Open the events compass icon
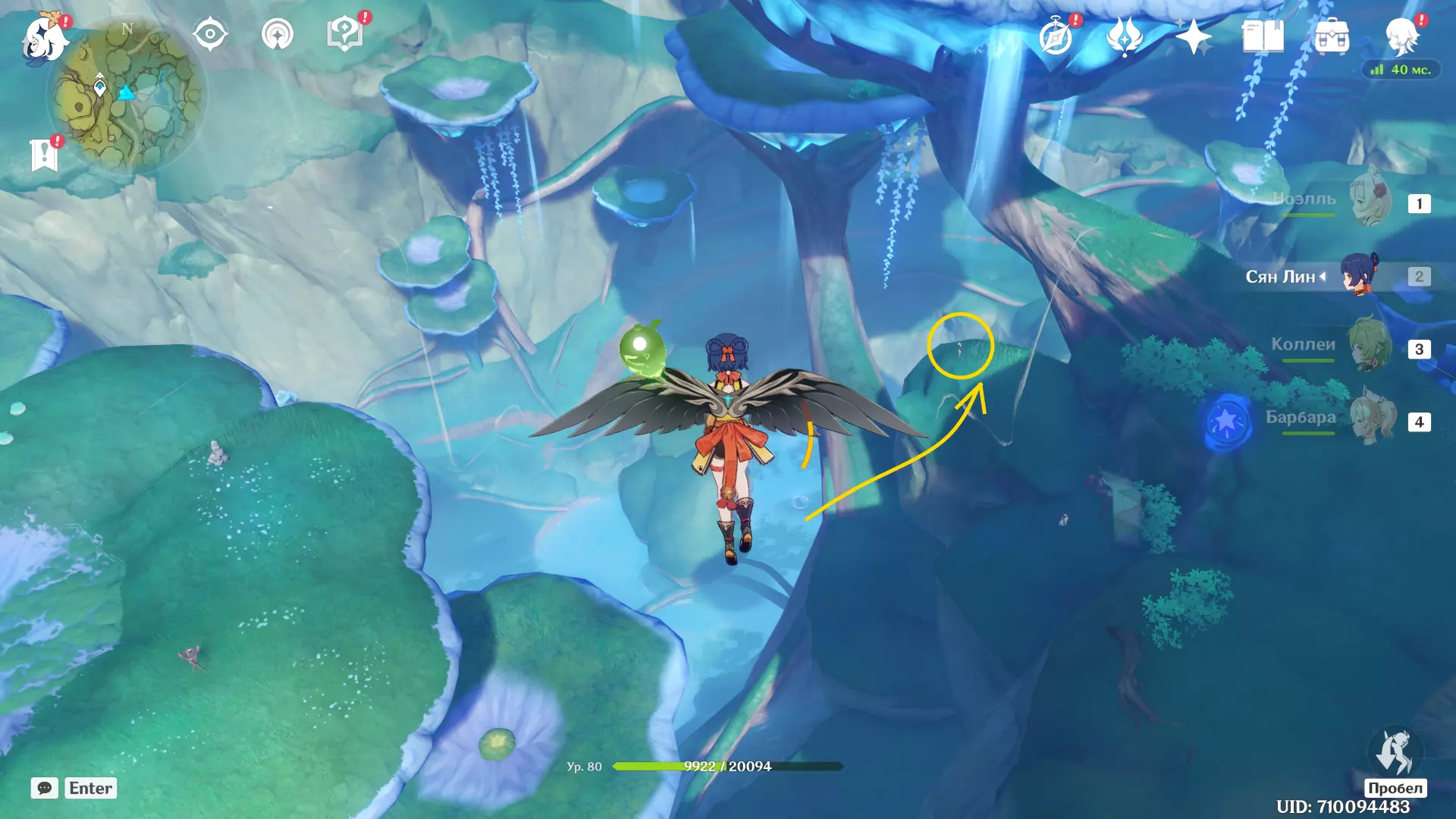The image size is (1456, 819). (x=1056, y=36)
